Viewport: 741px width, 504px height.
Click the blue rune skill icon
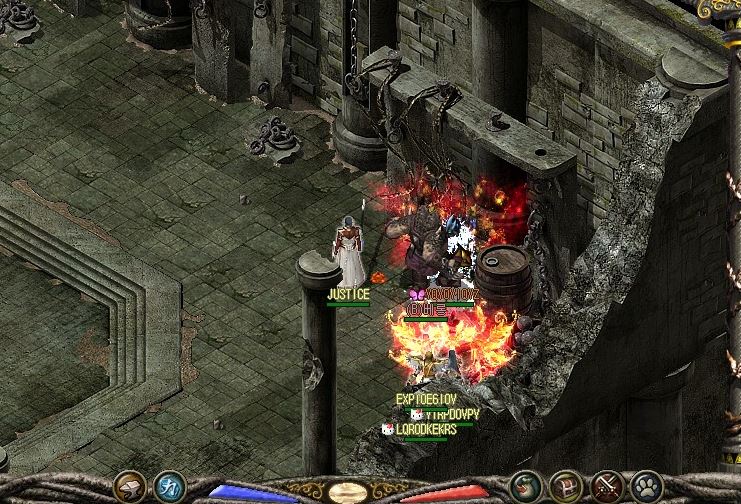pyautogui.click(x=170, y=487)
